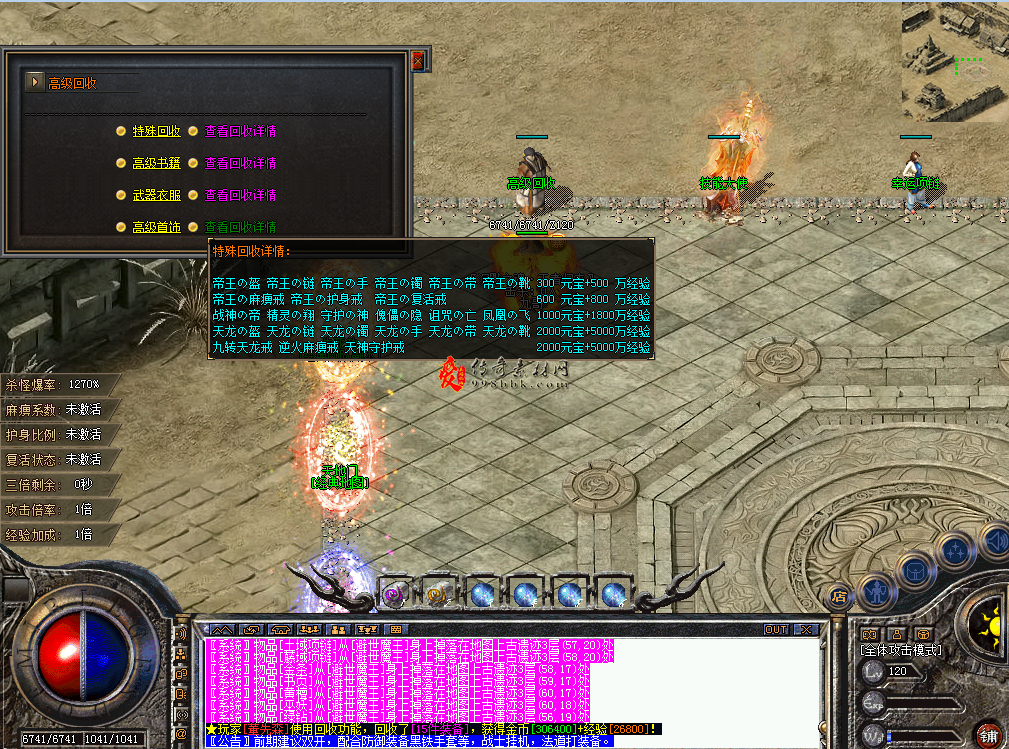Click the OUT button on chat panel
This screenshot has height=749, width=1009.
(776, 630)
